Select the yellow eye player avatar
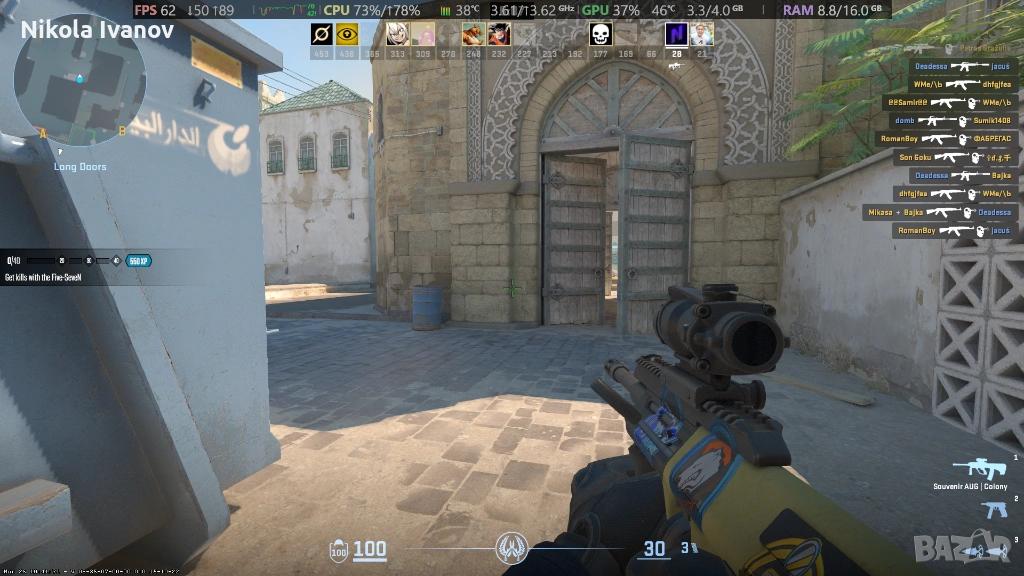 tap(347, 35)
